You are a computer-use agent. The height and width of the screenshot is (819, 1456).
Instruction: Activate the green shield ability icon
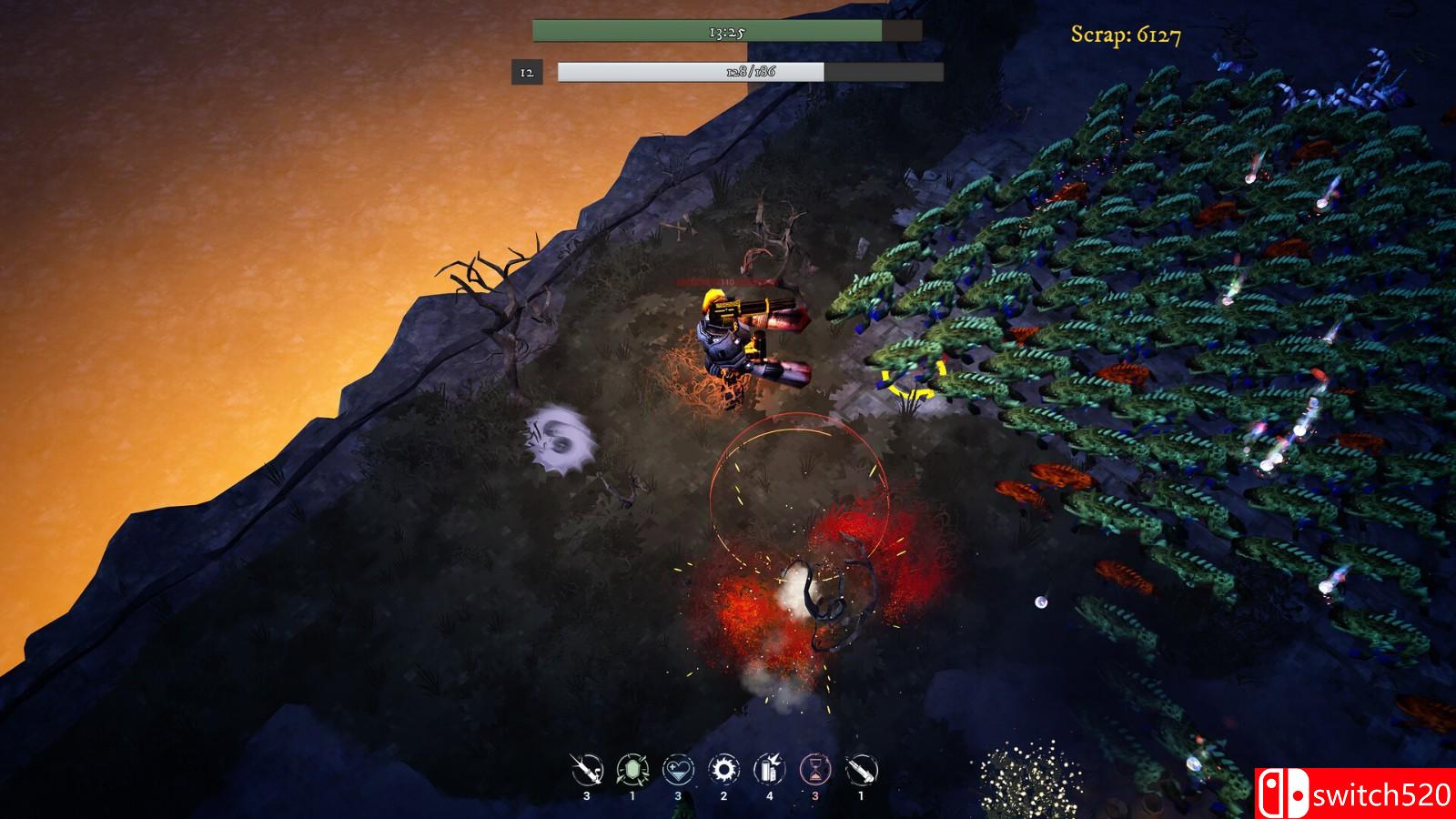click(x=633, y=769)
